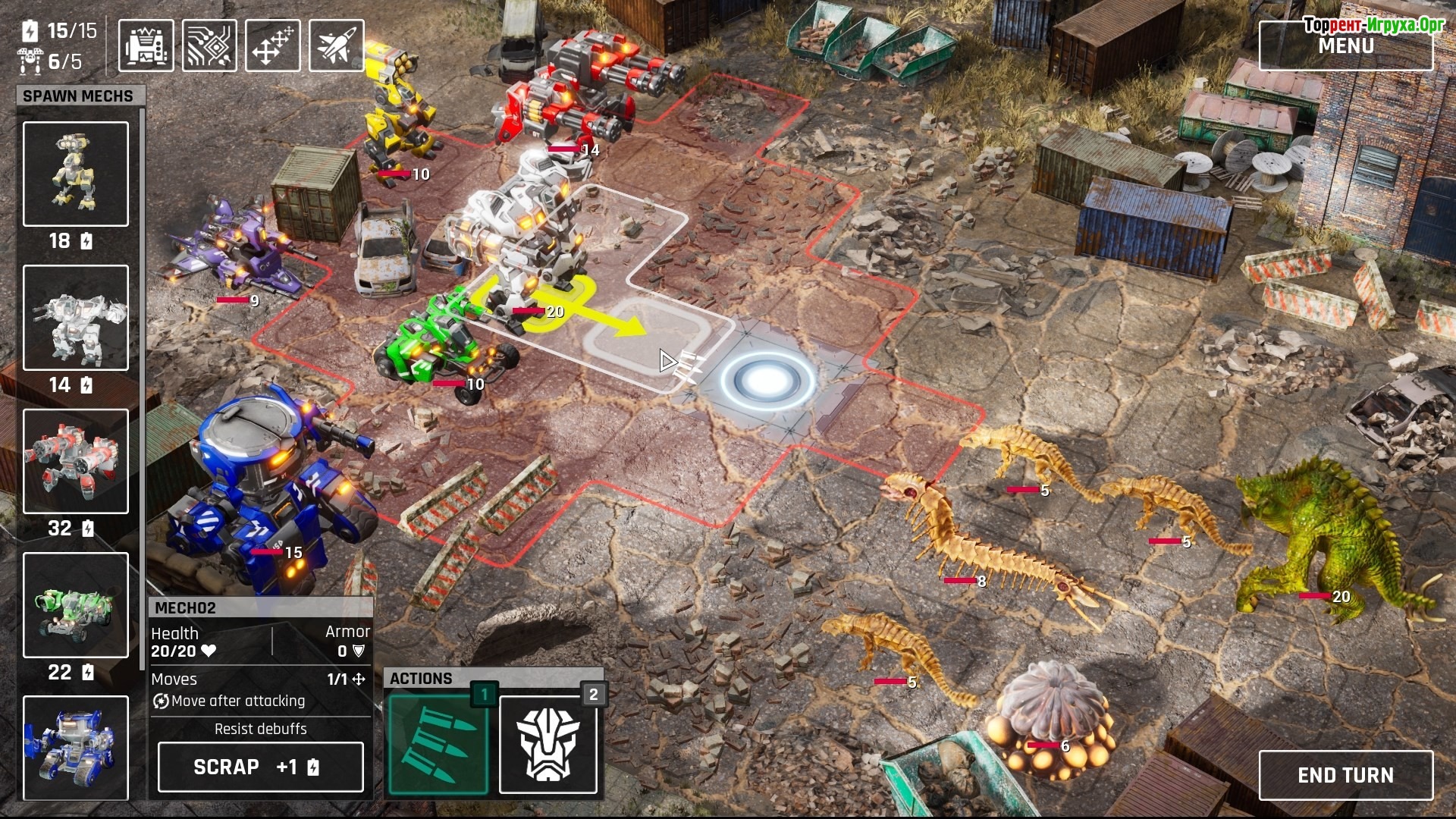Scrap the selected mech for energy
The height and width of the screenshot is (819, 1456).
[x=260, y=767]
